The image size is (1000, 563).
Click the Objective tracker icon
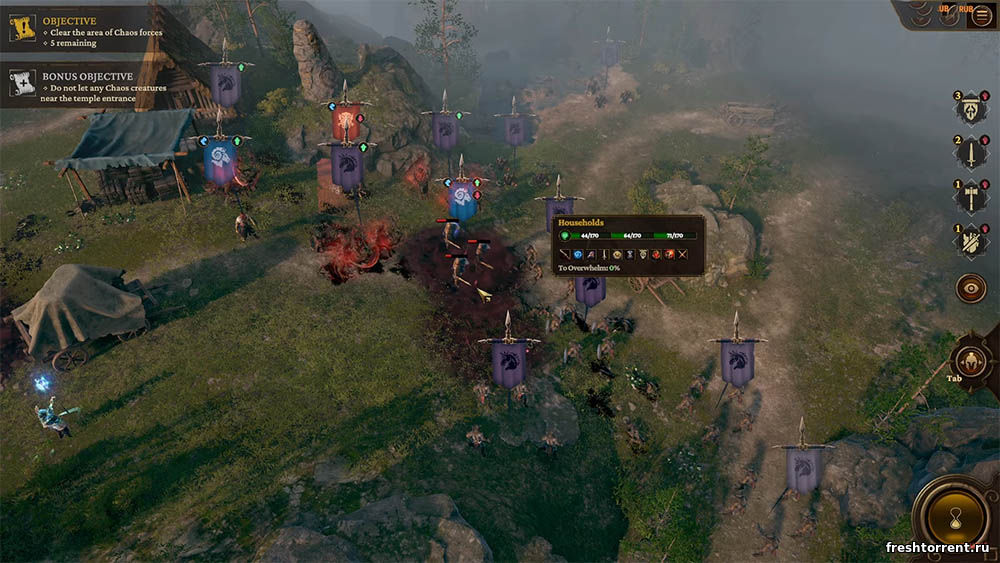(22, 27)
